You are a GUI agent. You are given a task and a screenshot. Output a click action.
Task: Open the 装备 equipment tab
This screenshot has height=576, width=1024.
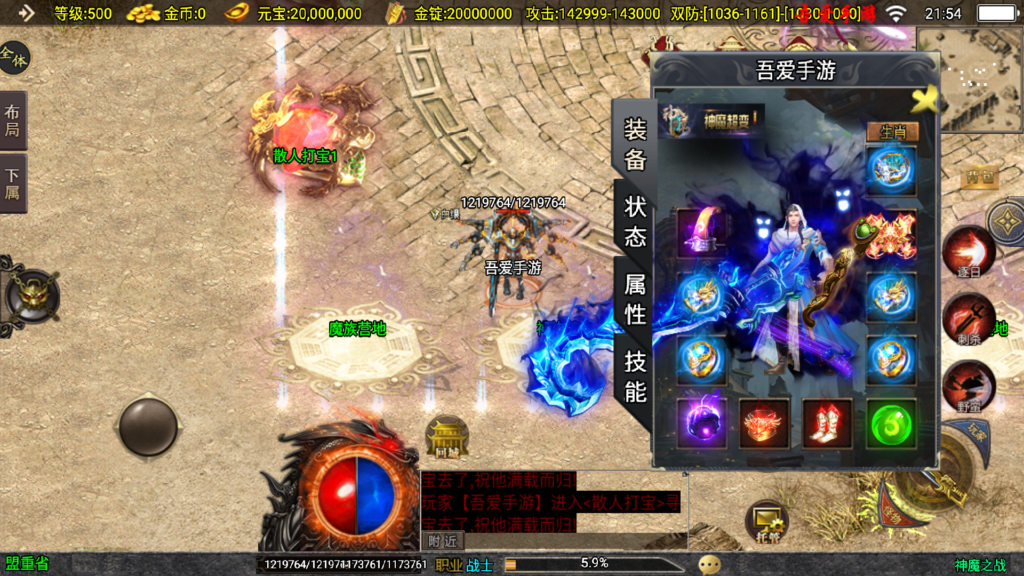[636, 144]
